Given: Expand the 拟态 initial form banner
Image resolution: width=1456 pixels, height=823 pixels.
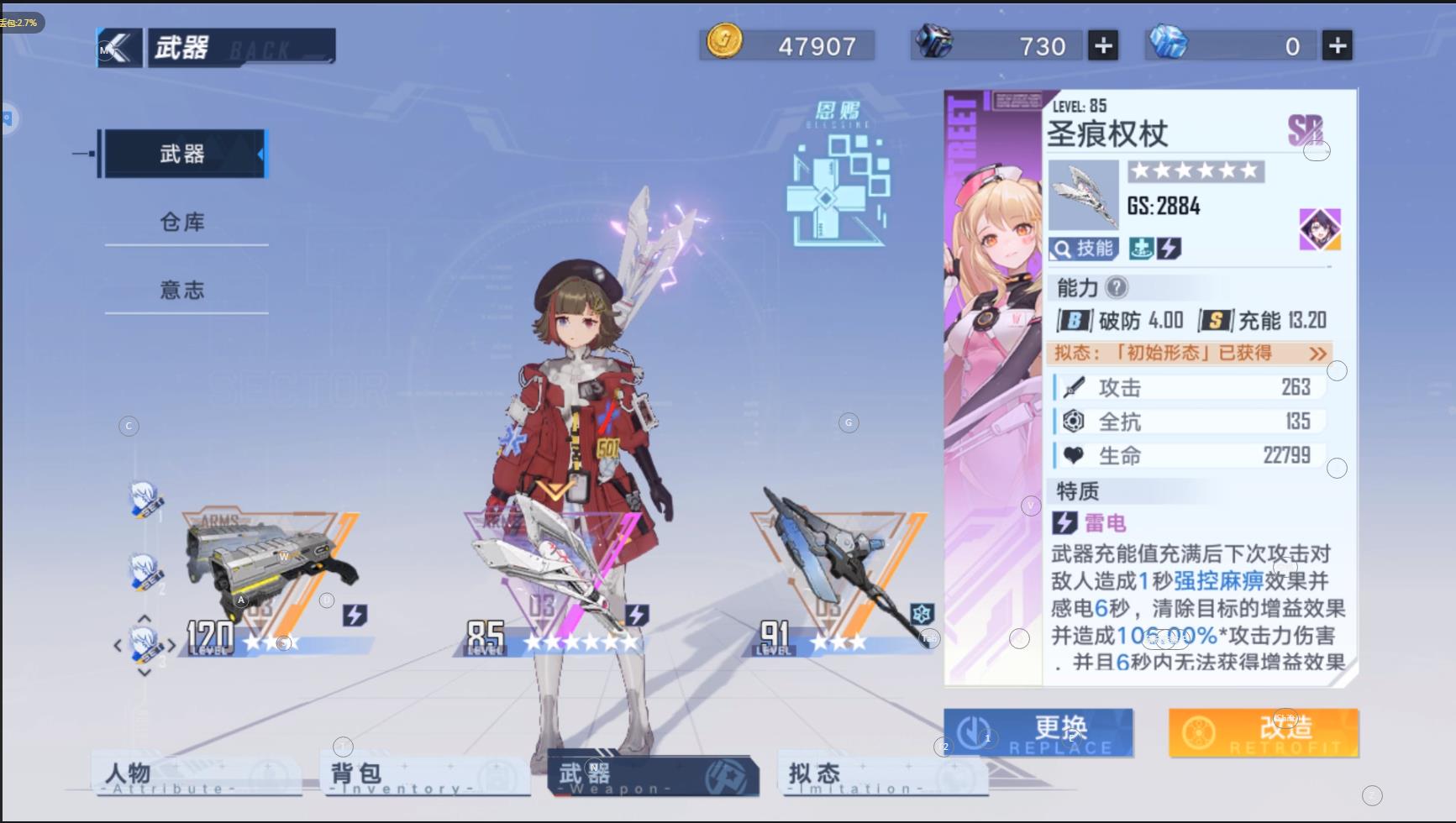Looking at the screenshot, I should (1191, 354).
